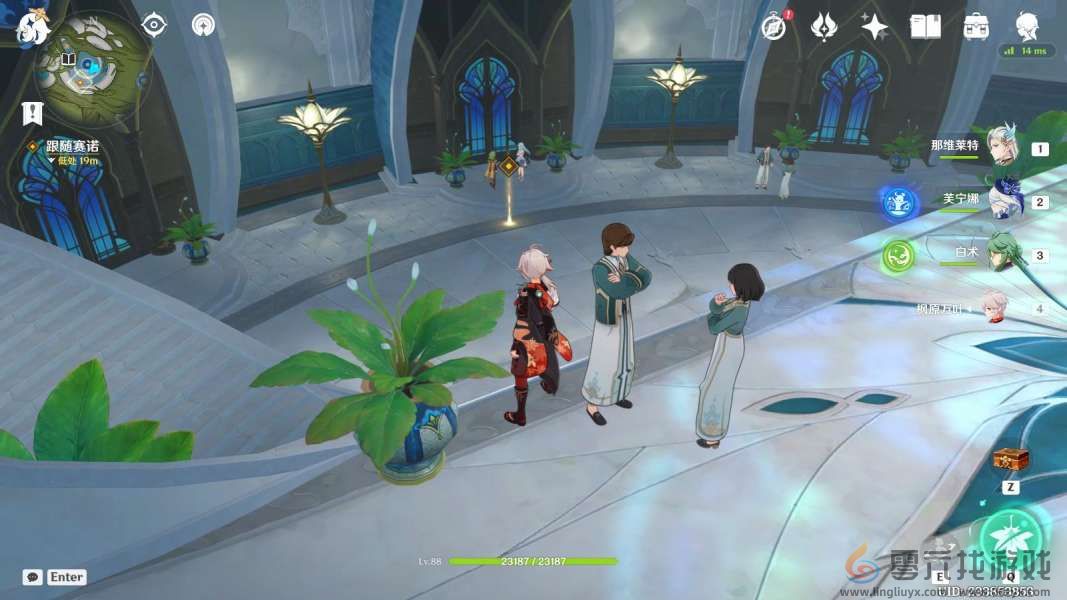Click the green skill icon beside 白术

(x=898, y=256)
